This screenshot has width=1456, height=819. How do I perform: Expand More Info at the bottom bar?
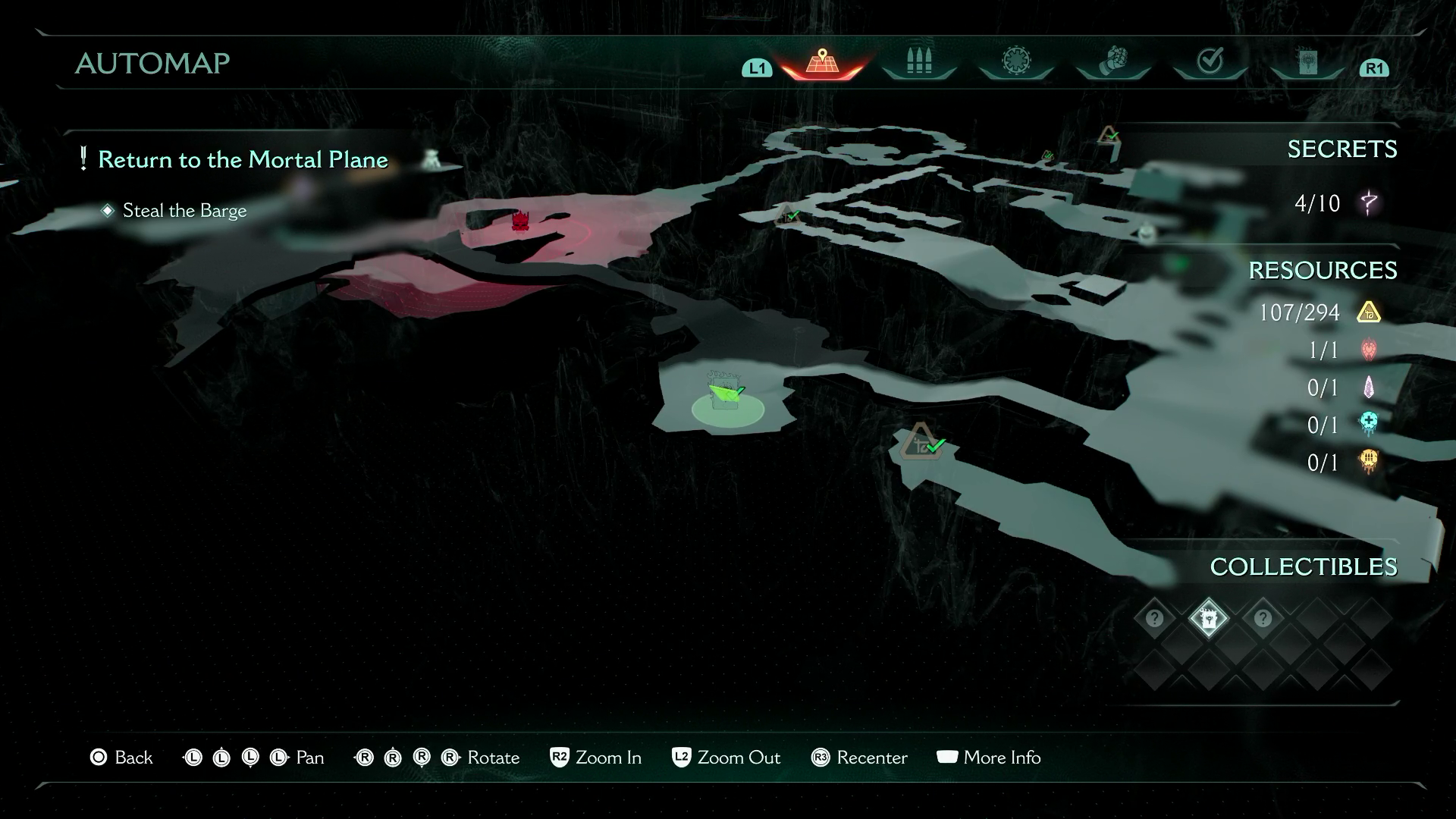tap(989, 758)
